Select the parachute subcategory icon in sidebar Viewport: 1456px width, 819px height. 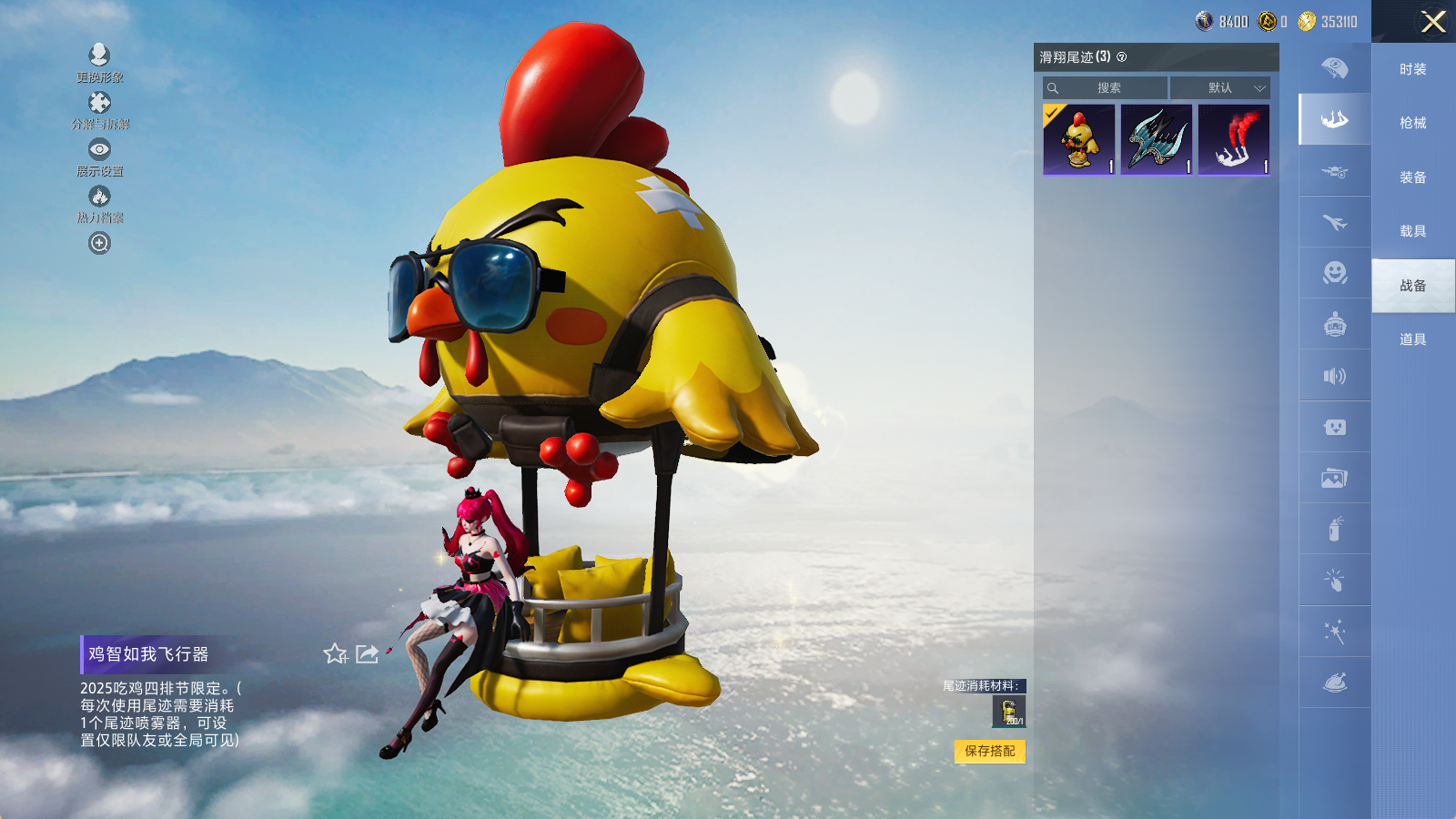point(1334,68)
